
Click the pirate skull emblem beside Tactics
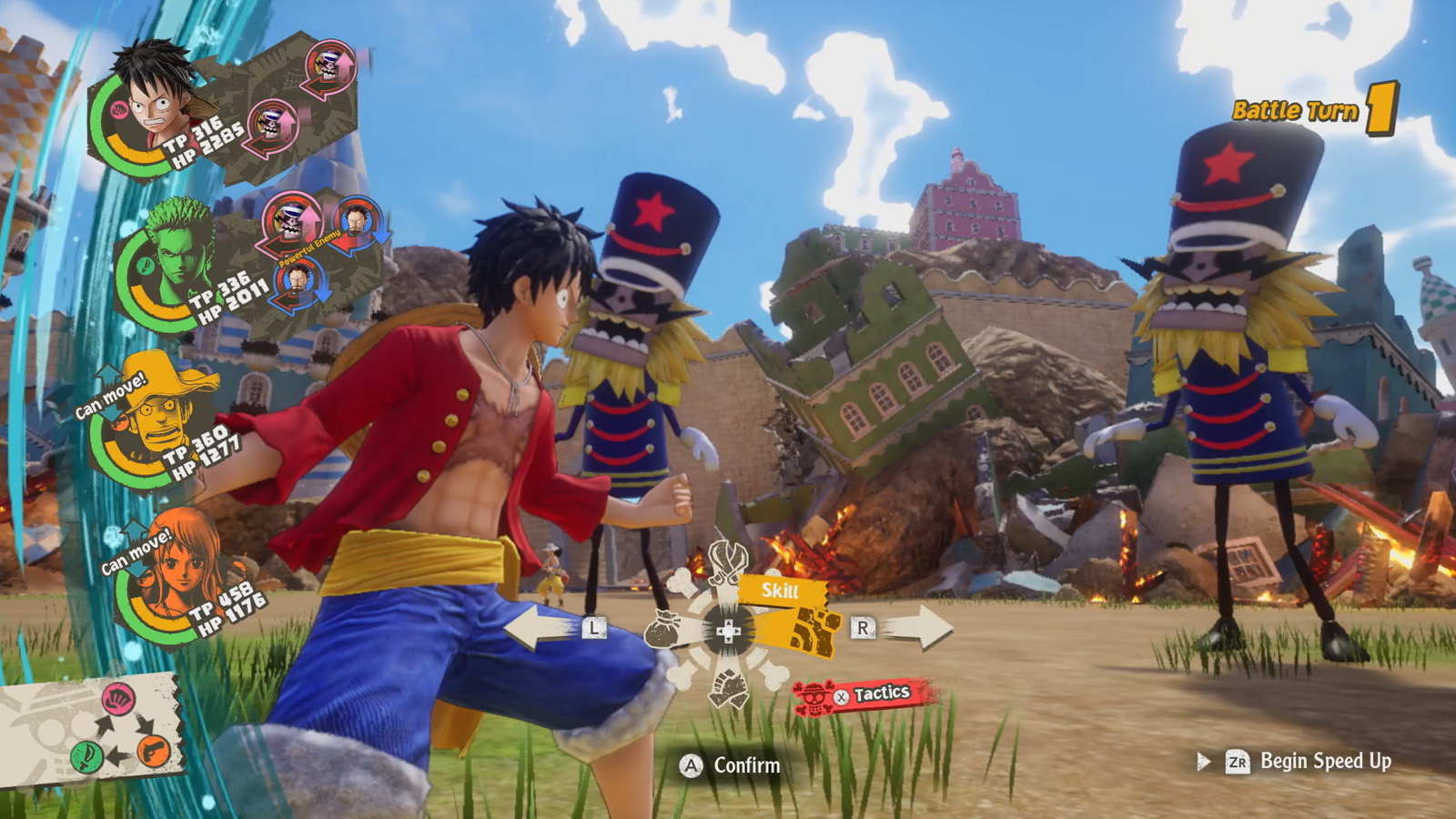tap(813, 697)
